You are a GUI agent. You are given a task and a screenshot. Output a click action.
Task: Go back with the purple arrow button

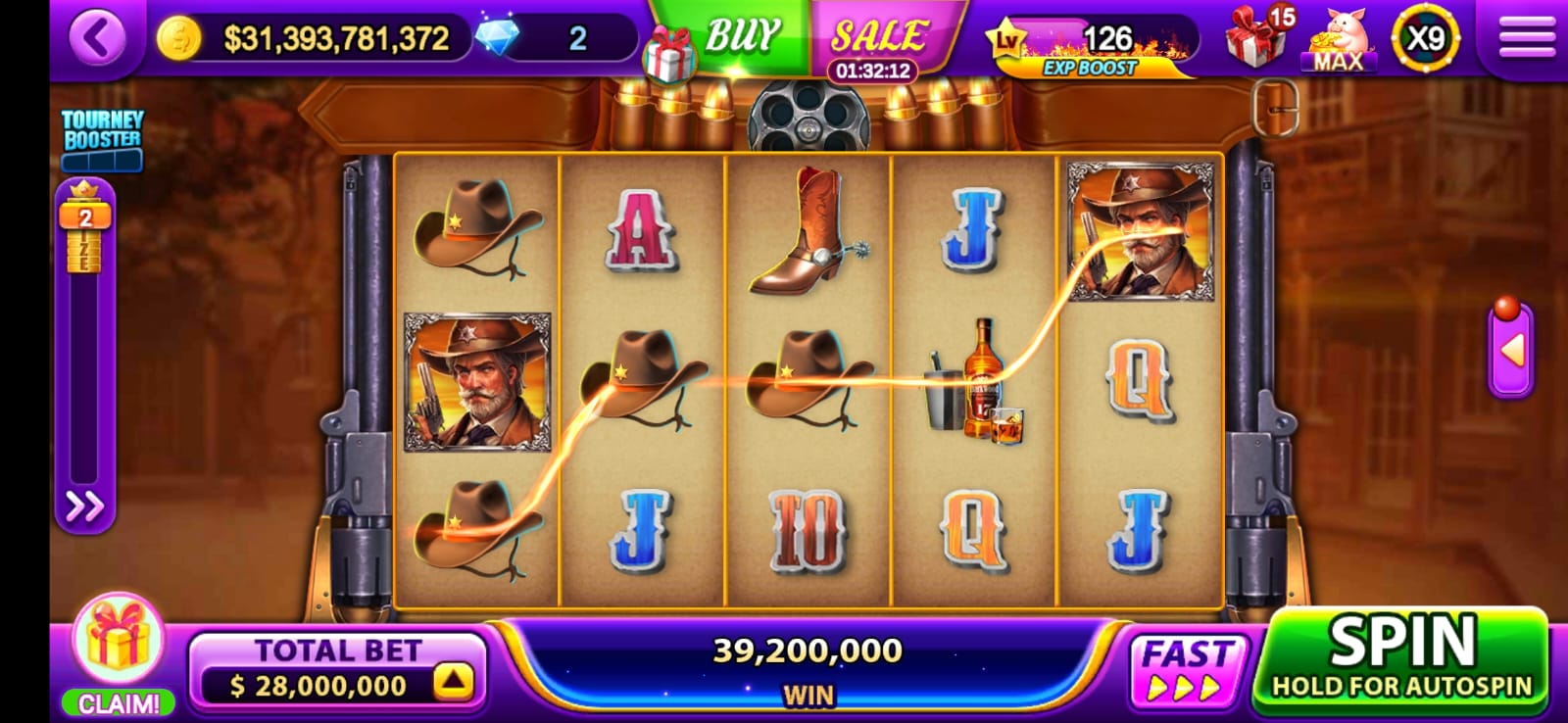pyautogui.click(x=97, y=39)
